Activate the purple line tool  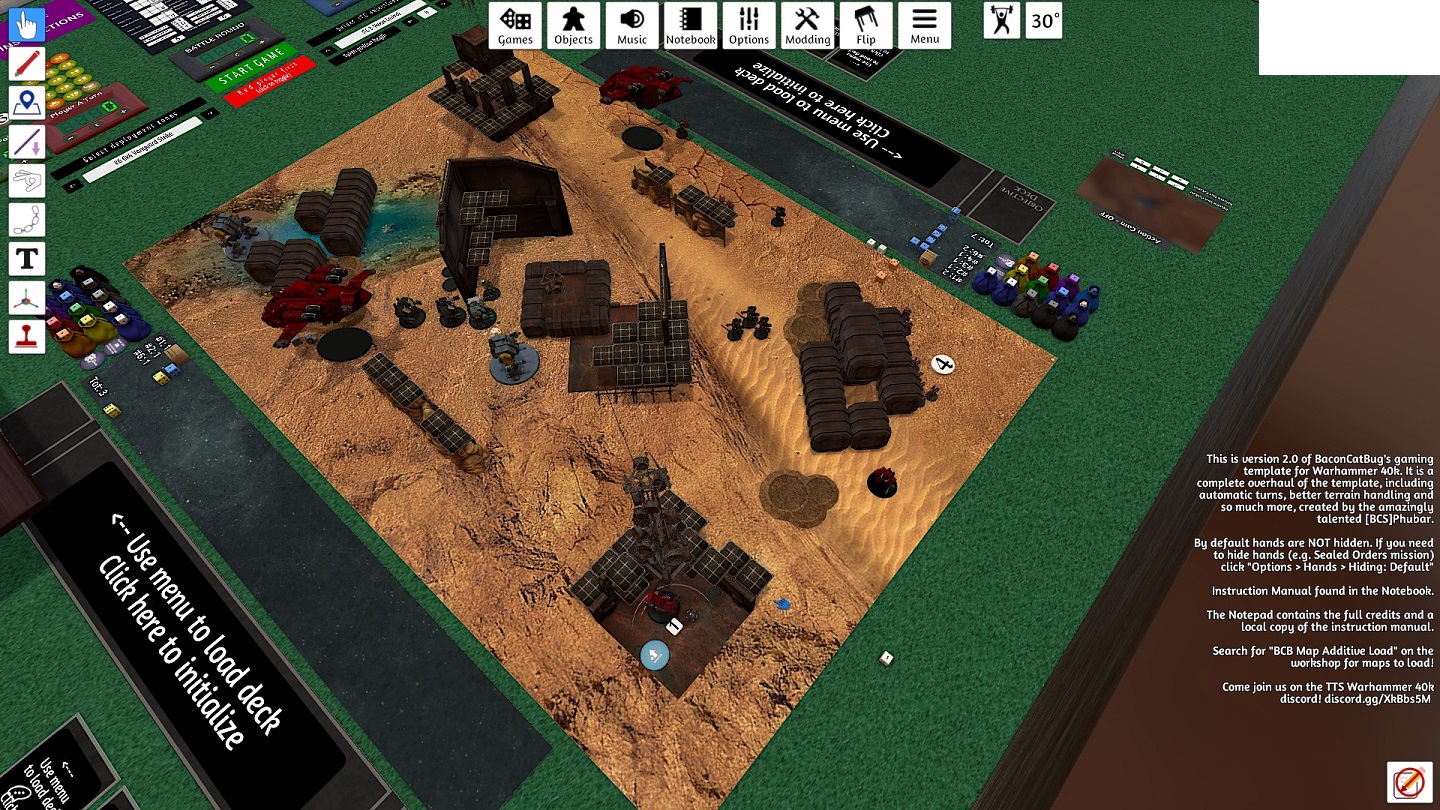[x=27, y=141]
